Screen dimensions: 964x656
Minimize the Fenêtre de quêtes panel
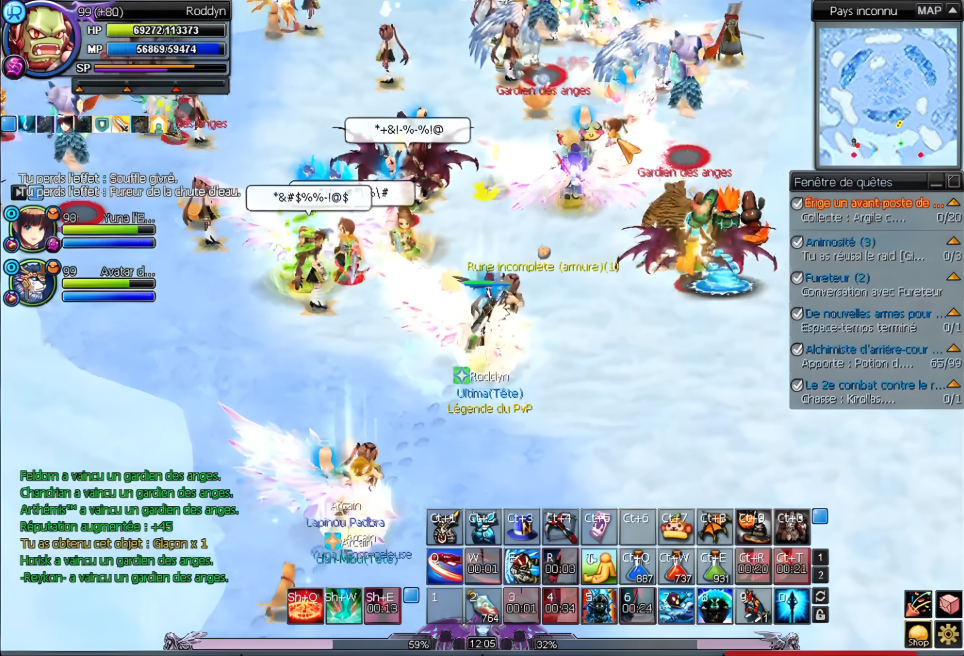(935, 181)
